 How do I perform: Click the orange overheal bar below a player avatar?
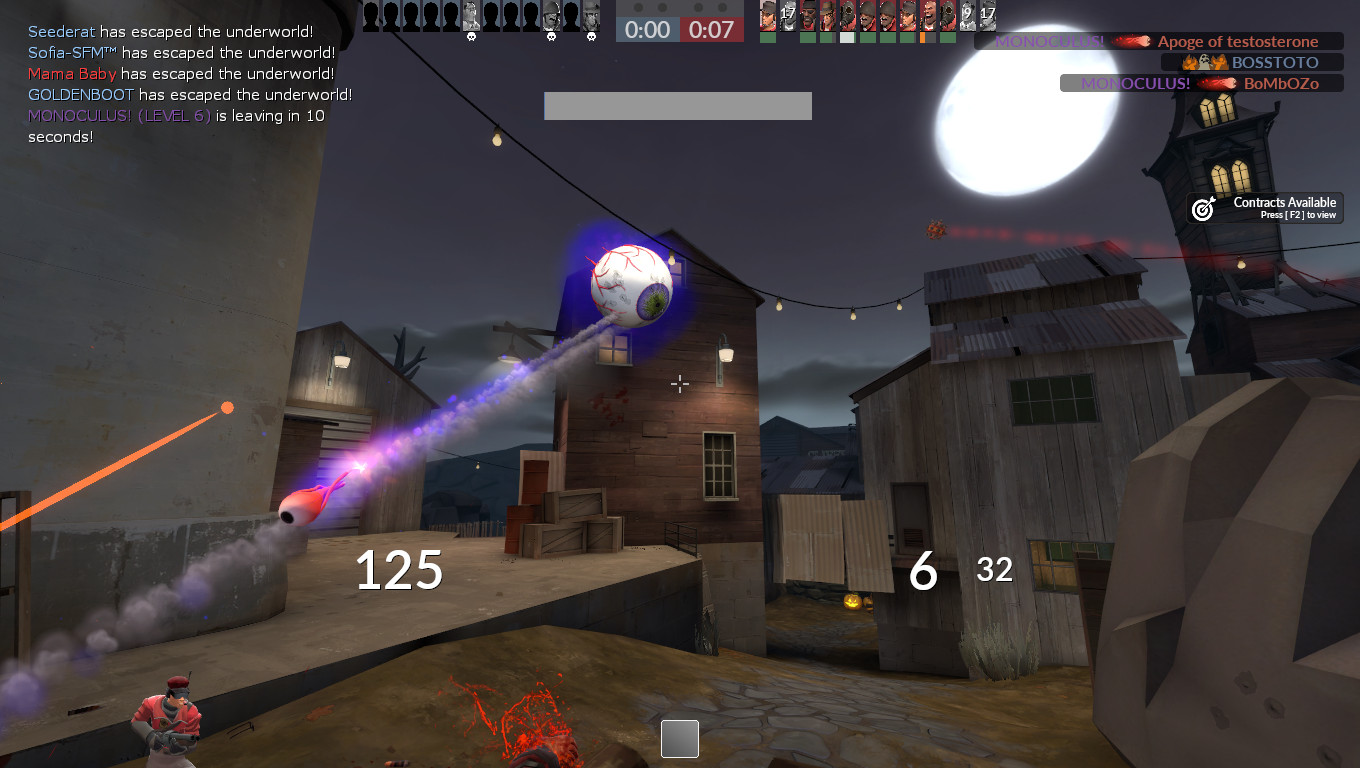pyautogui.click(x=921, y=38)
